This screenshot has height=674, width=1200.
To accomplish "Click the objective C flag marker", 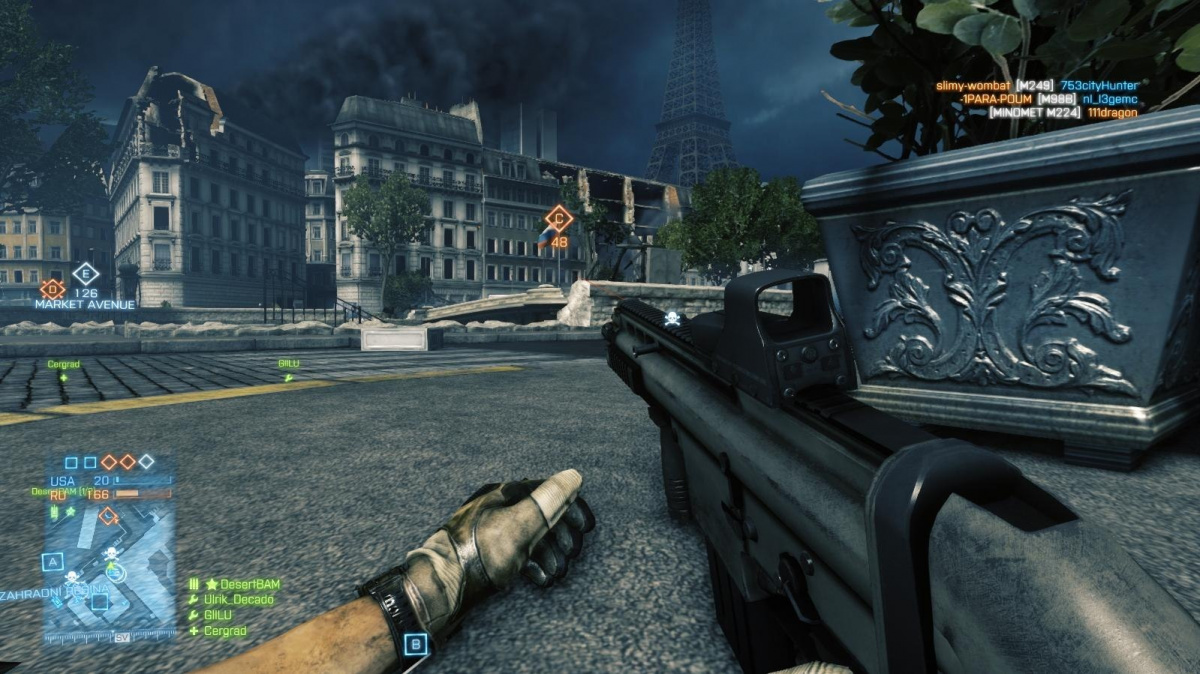I will pyautogui.click(x=558, y=218).
